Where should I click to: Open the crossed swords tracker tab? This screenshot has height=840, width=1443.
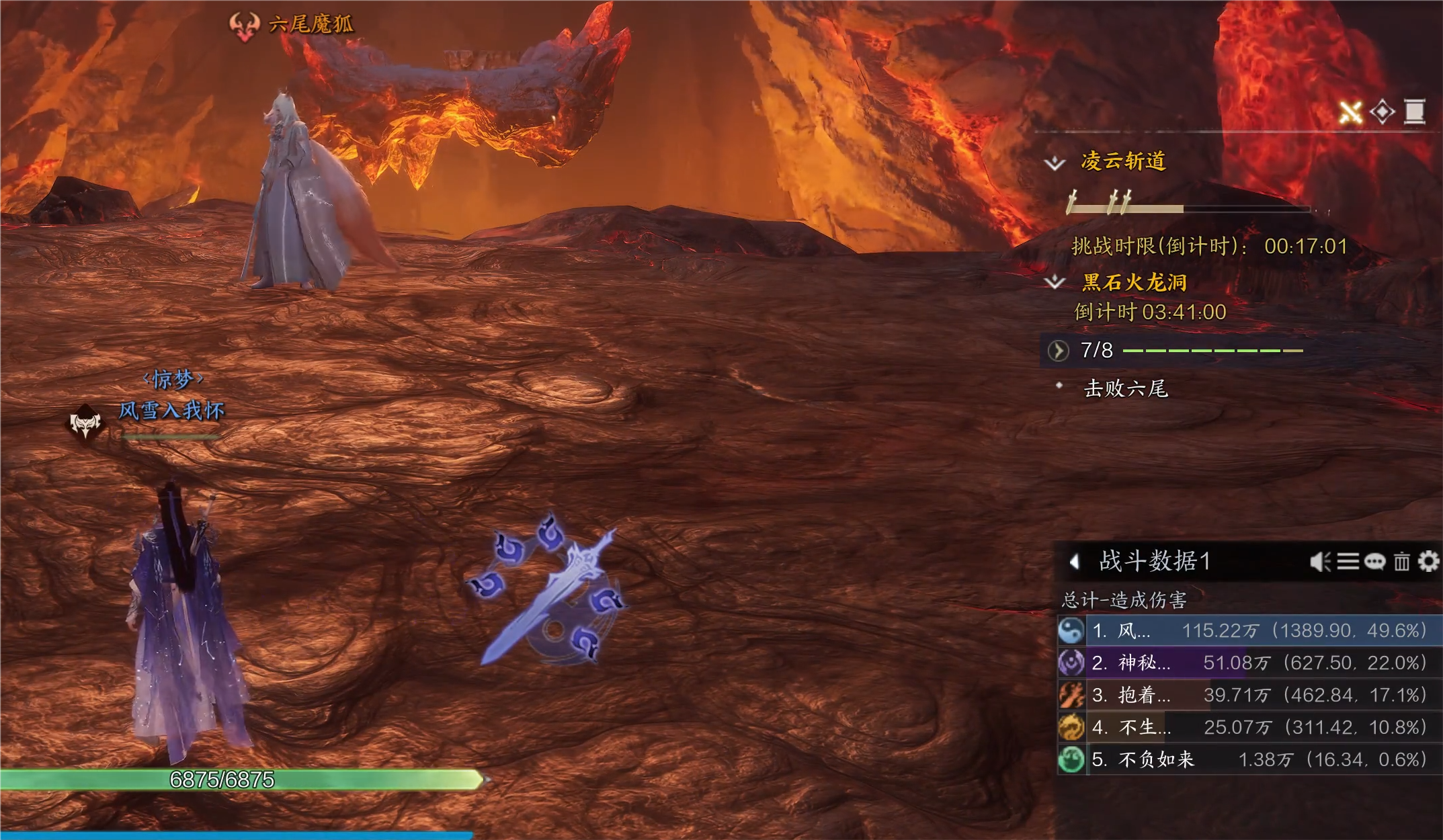point(1350,112)
